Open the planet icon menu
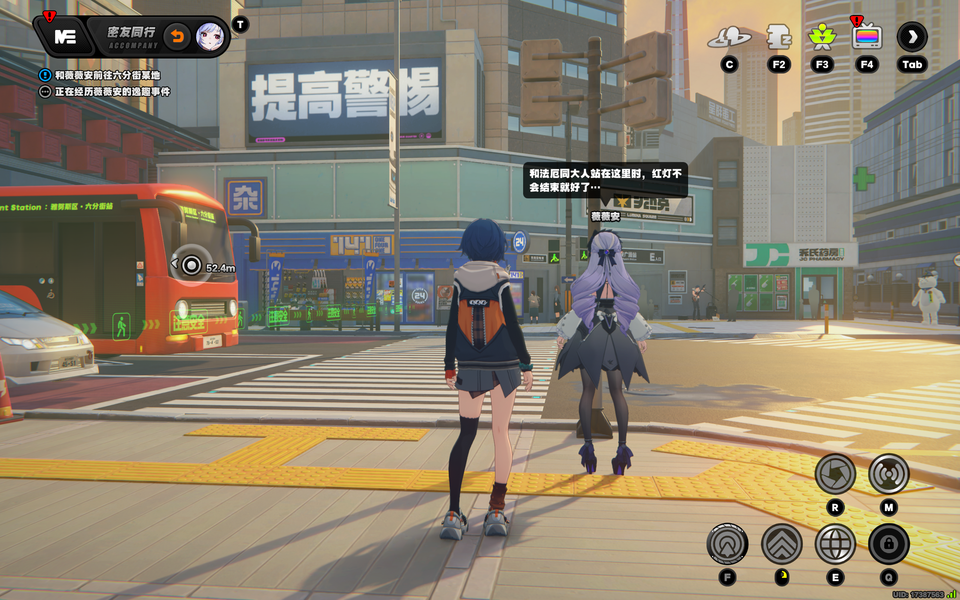The image size is (960, 600). point(729,38)
